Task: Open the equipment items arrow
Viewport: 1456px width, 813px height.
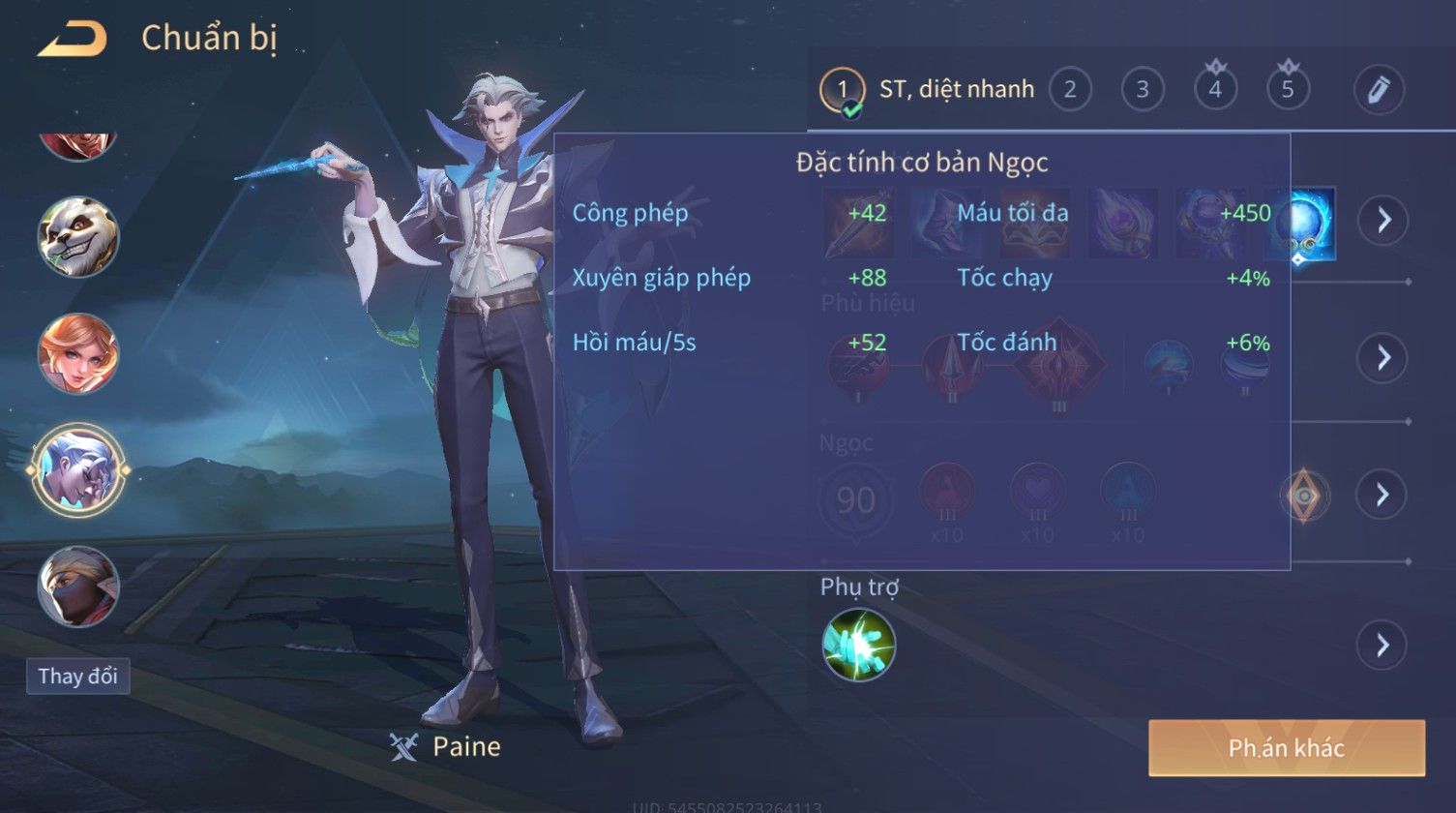Action: 1382,221
